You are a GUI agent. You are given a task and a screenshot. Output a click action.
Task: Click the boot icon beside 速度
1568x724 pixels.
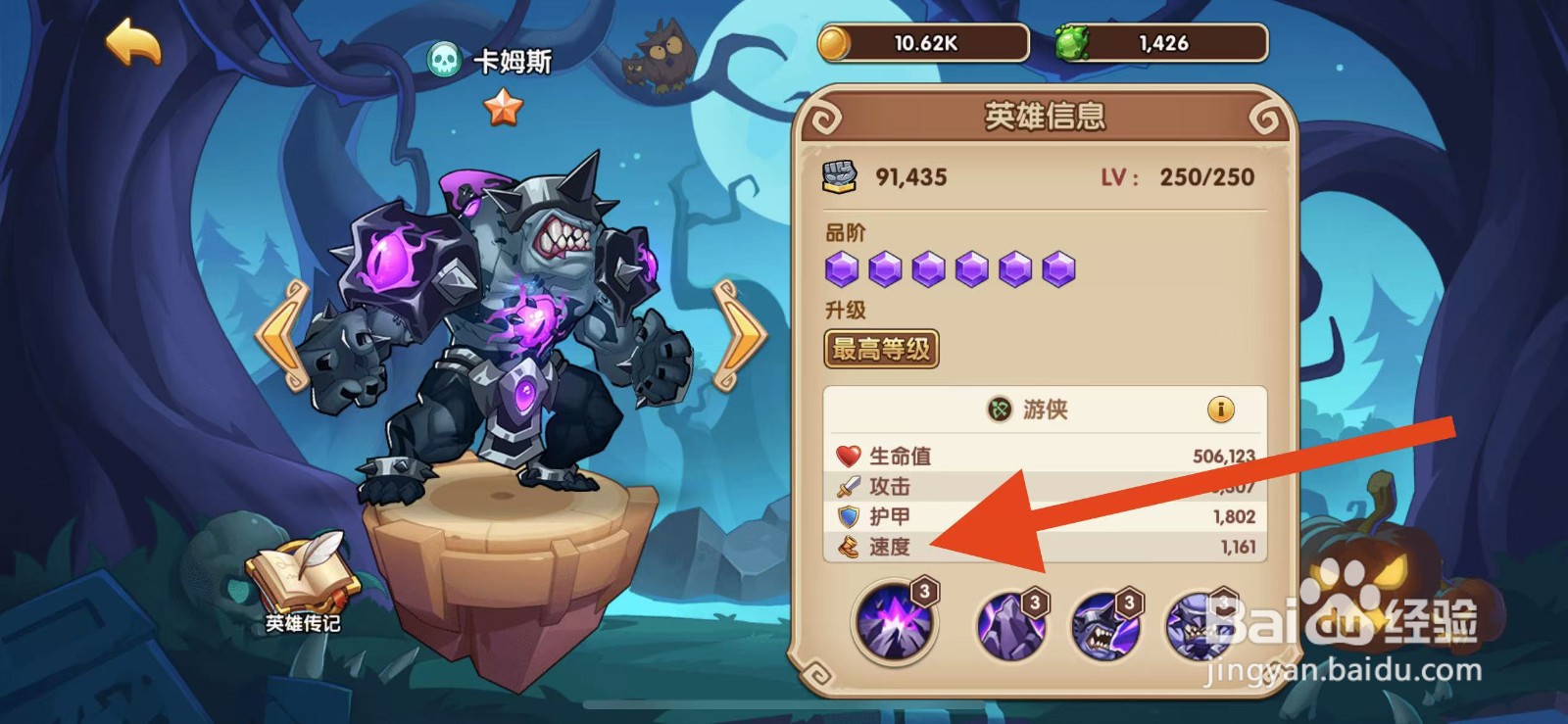coord(849,547)
